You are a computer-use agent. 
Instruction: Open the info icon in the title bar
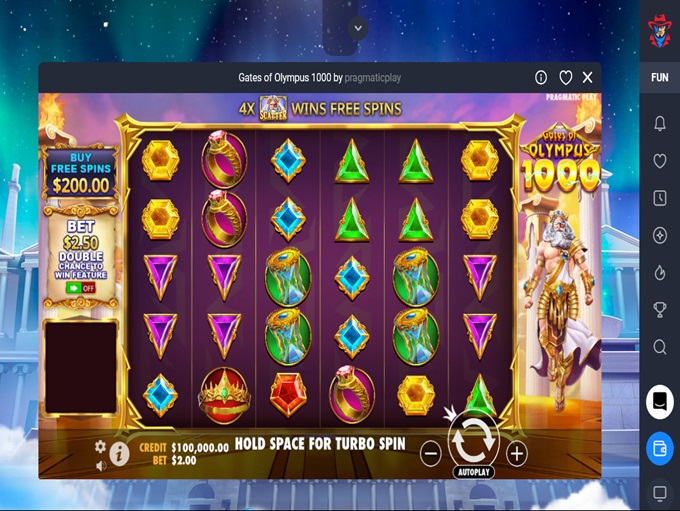(x=541, y=77)
